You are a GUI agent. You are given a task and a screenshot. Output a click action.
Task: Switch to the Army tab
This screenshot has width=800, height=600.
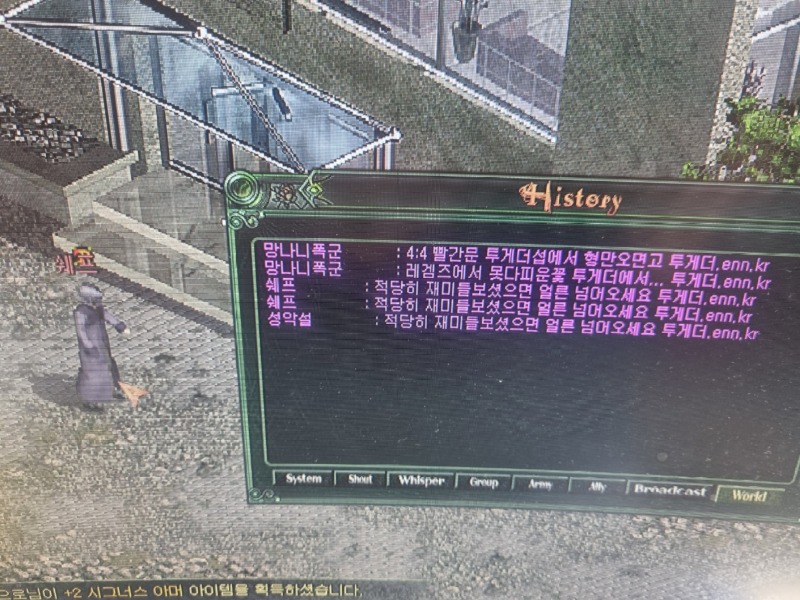(539, 485)
